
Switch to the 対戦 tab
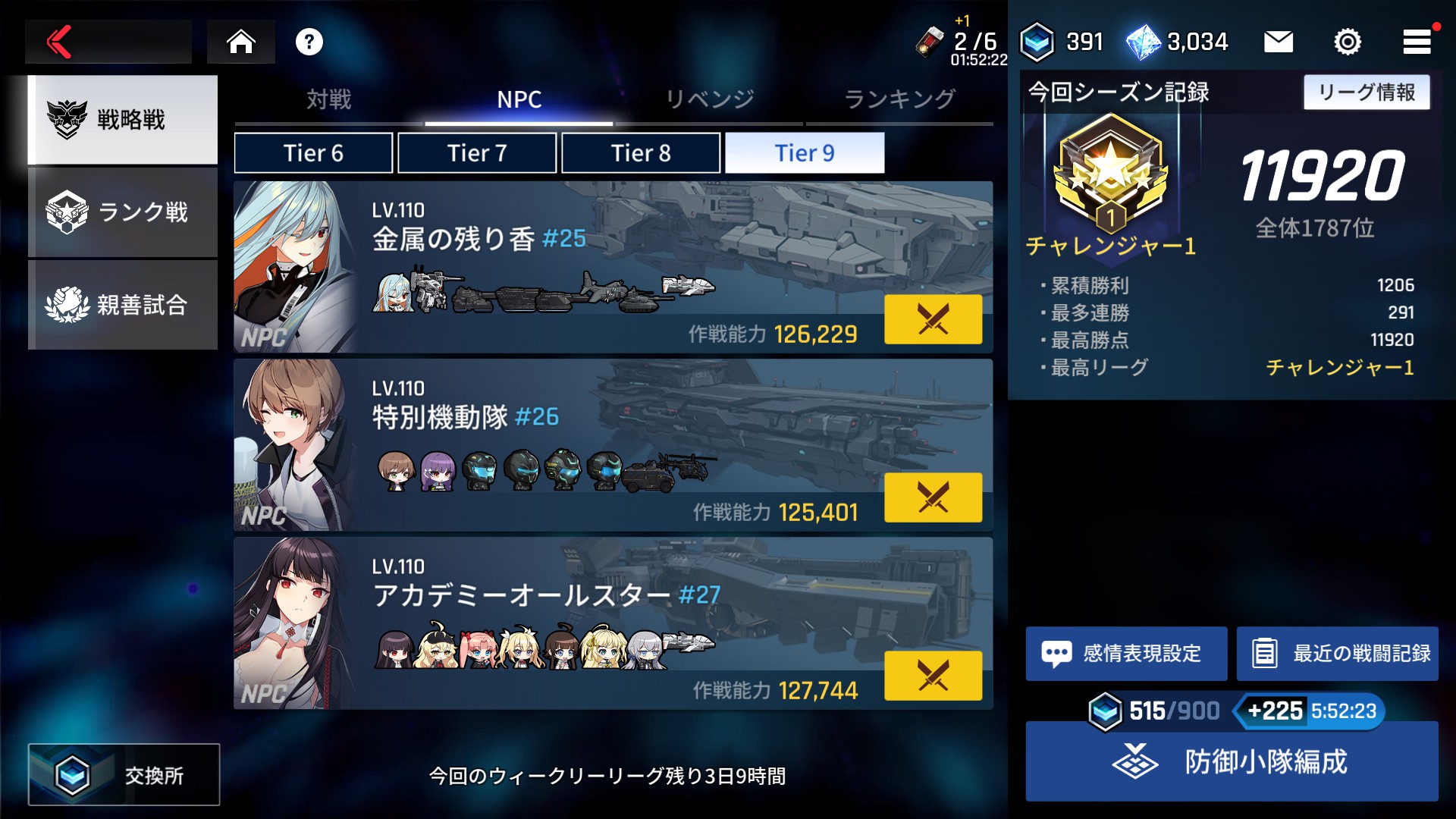(x=329, y=99)
